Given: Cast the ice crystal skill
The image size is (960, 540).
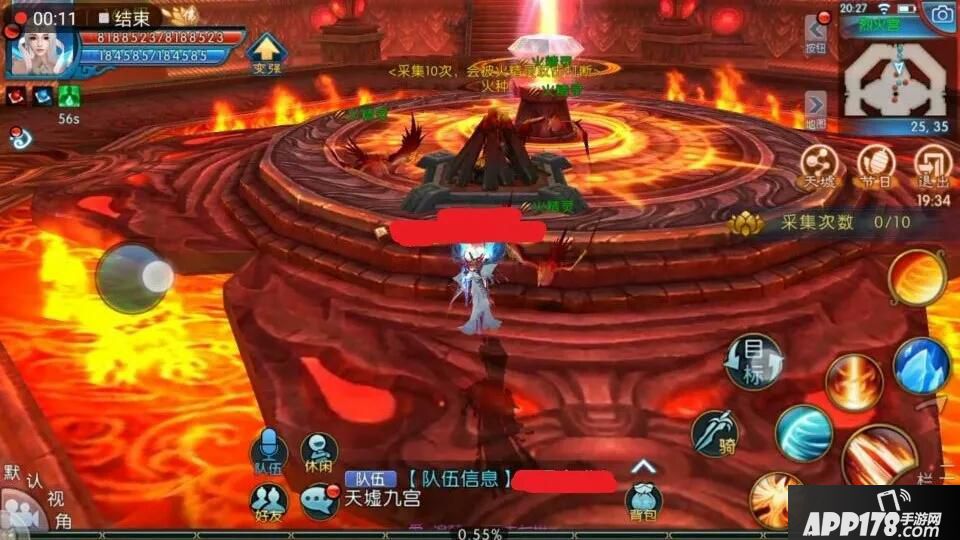Looking at the screenshot, I should pos(921,366).
